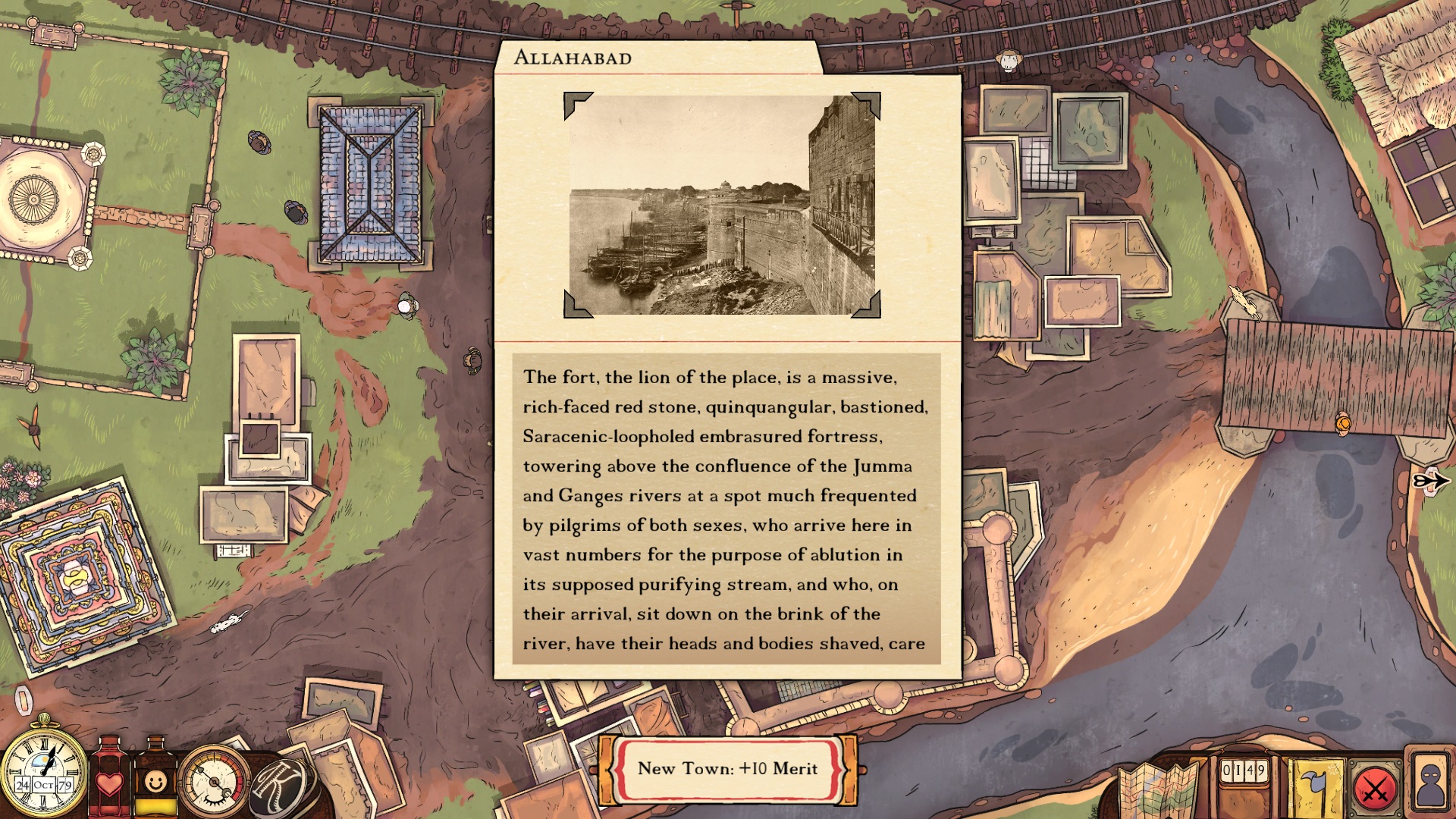The height and width of the screenshot is (819, 1456).
Task: Select the Allahabad card title header
Action: pos(575,56)
